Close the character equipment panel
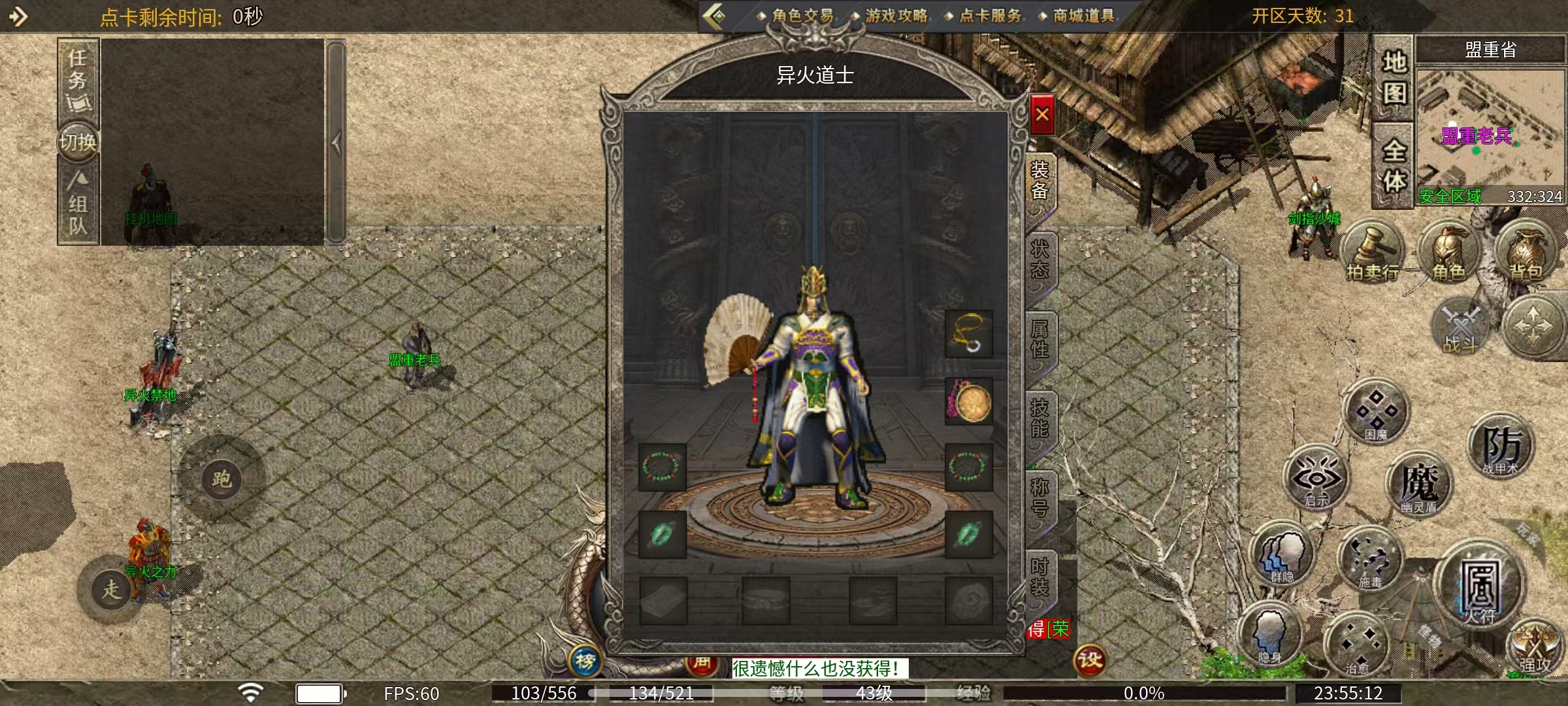The height and width of the screenshot is (706, 1568). tap(1042, 115)
